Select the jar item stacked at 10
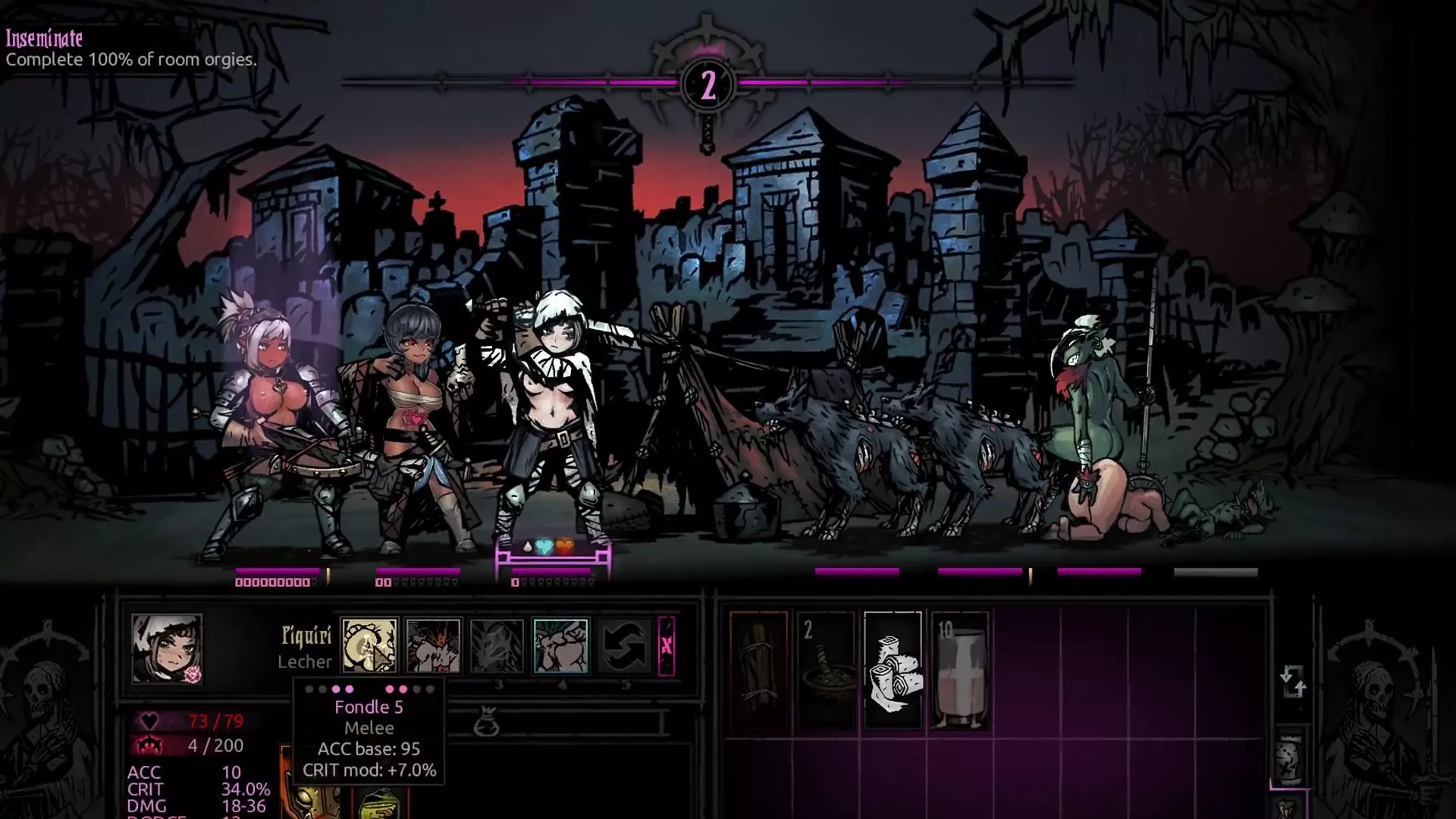Screen dimensions: 1456x819 coord(959,670)
